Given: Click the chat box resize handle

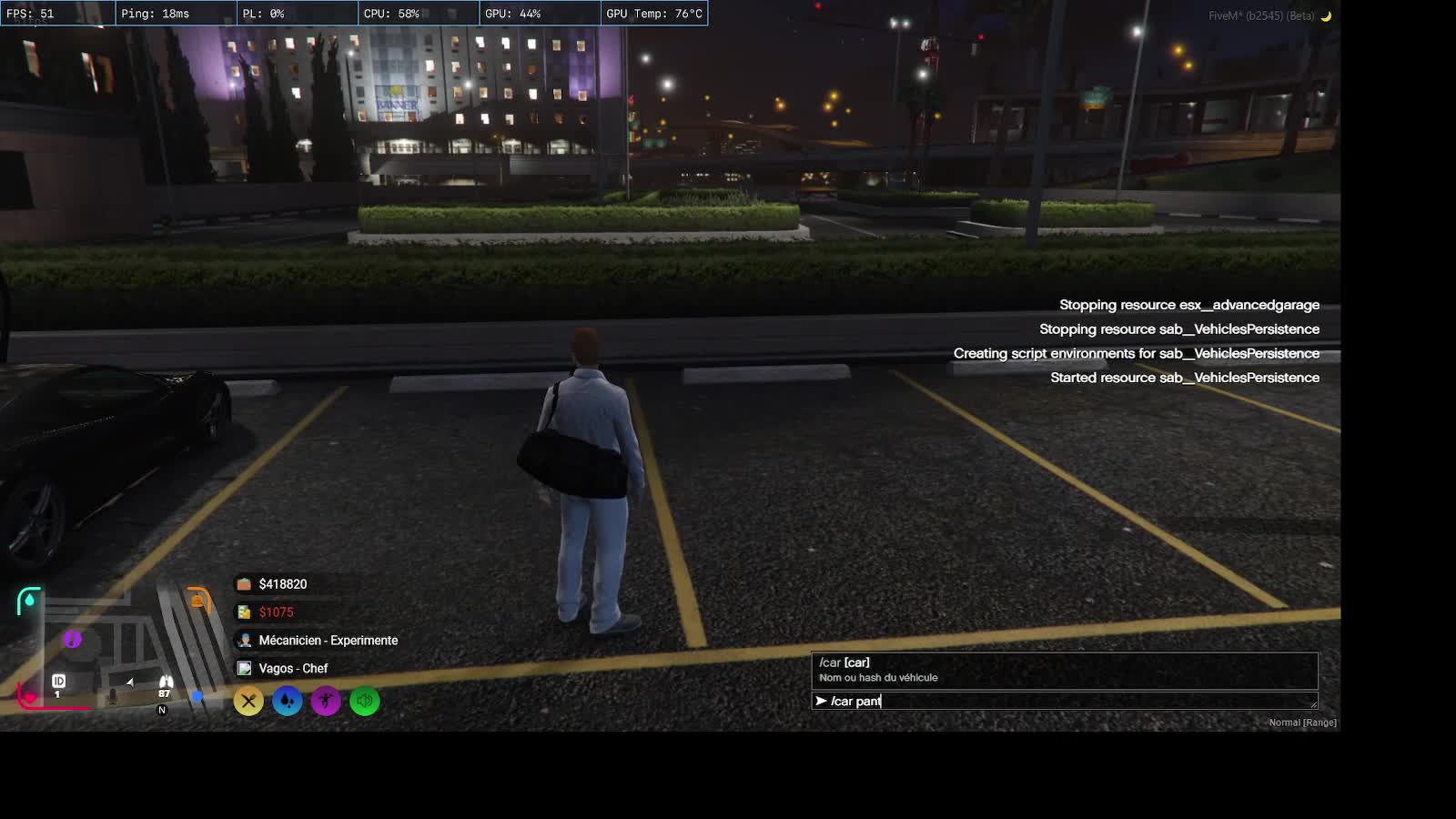Looking at the screenshot, I should [x=1313, y=704].
